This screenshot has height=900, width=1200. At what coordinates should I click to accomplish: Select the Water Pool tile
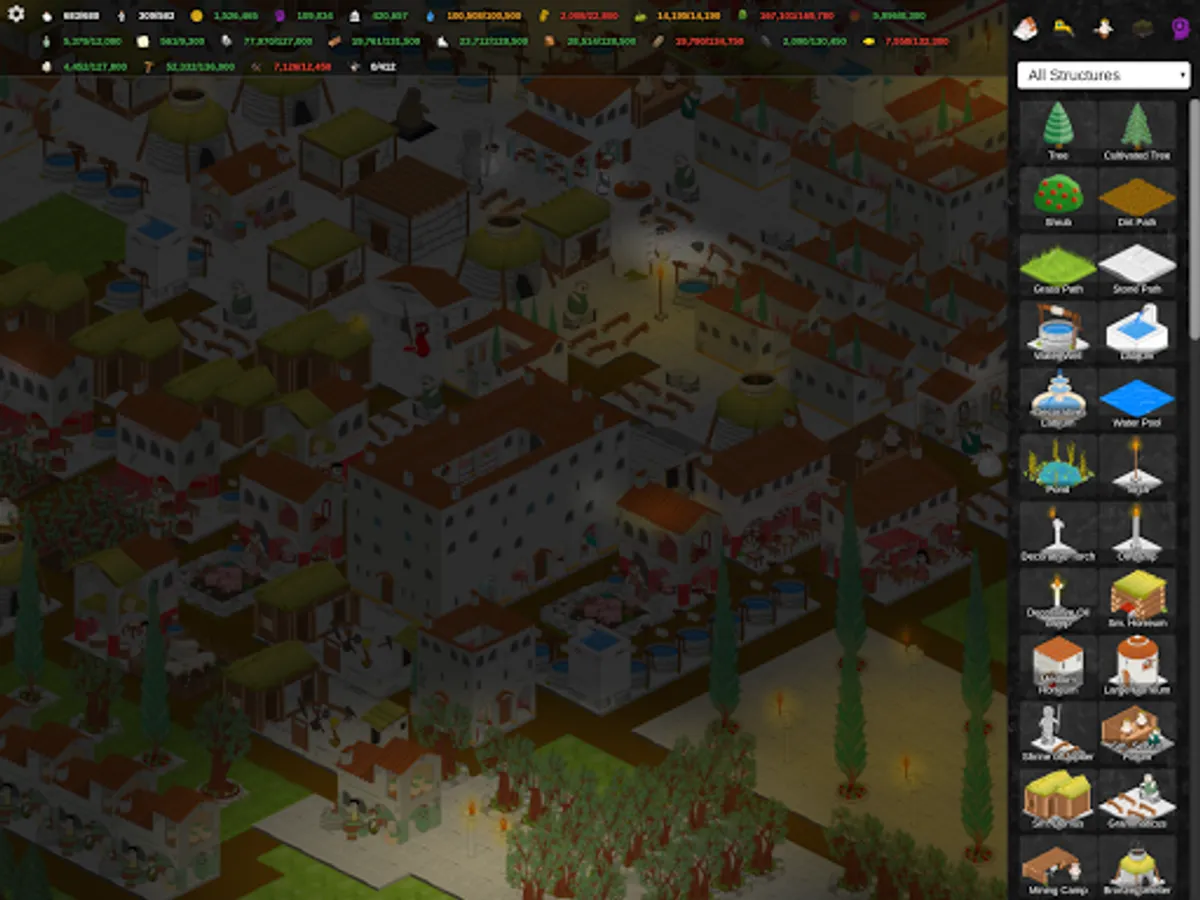click(x=1137, y=398)
